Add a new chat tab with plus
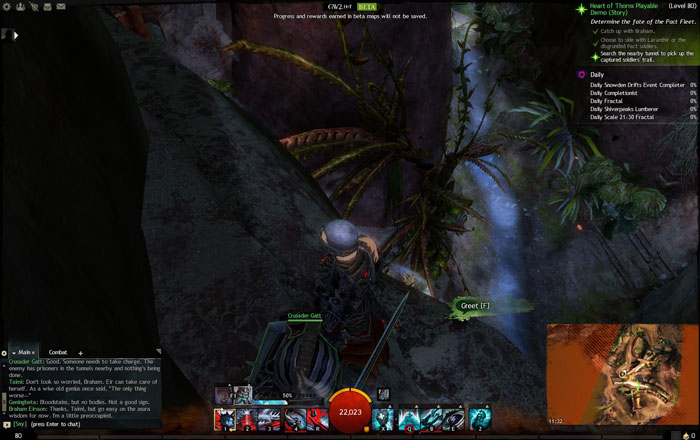This screenshot has height=440, width=700. click(81, 352)
